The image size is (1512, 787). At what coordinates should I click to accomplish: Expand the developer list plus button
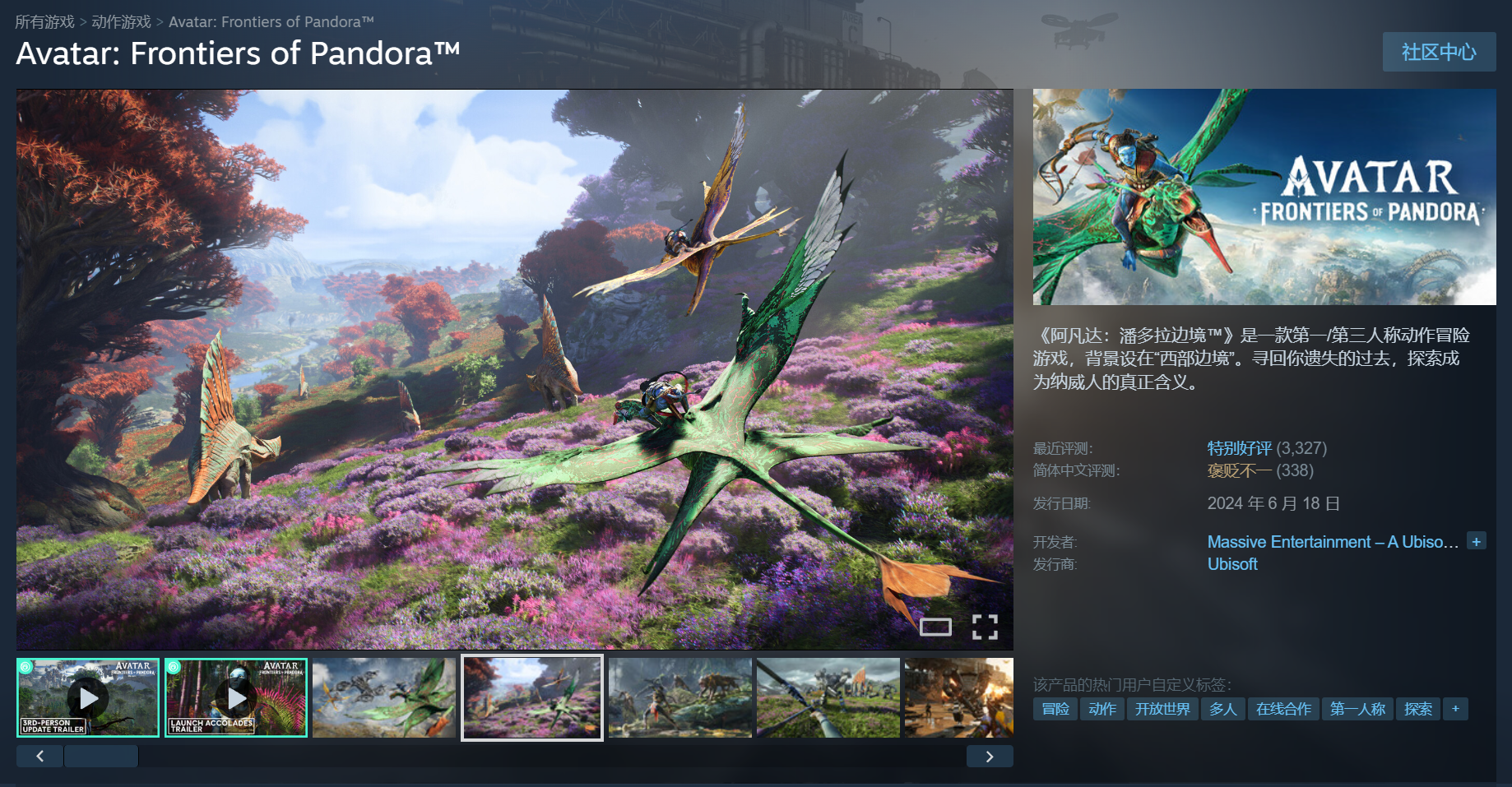click(x=1477, y=541)
